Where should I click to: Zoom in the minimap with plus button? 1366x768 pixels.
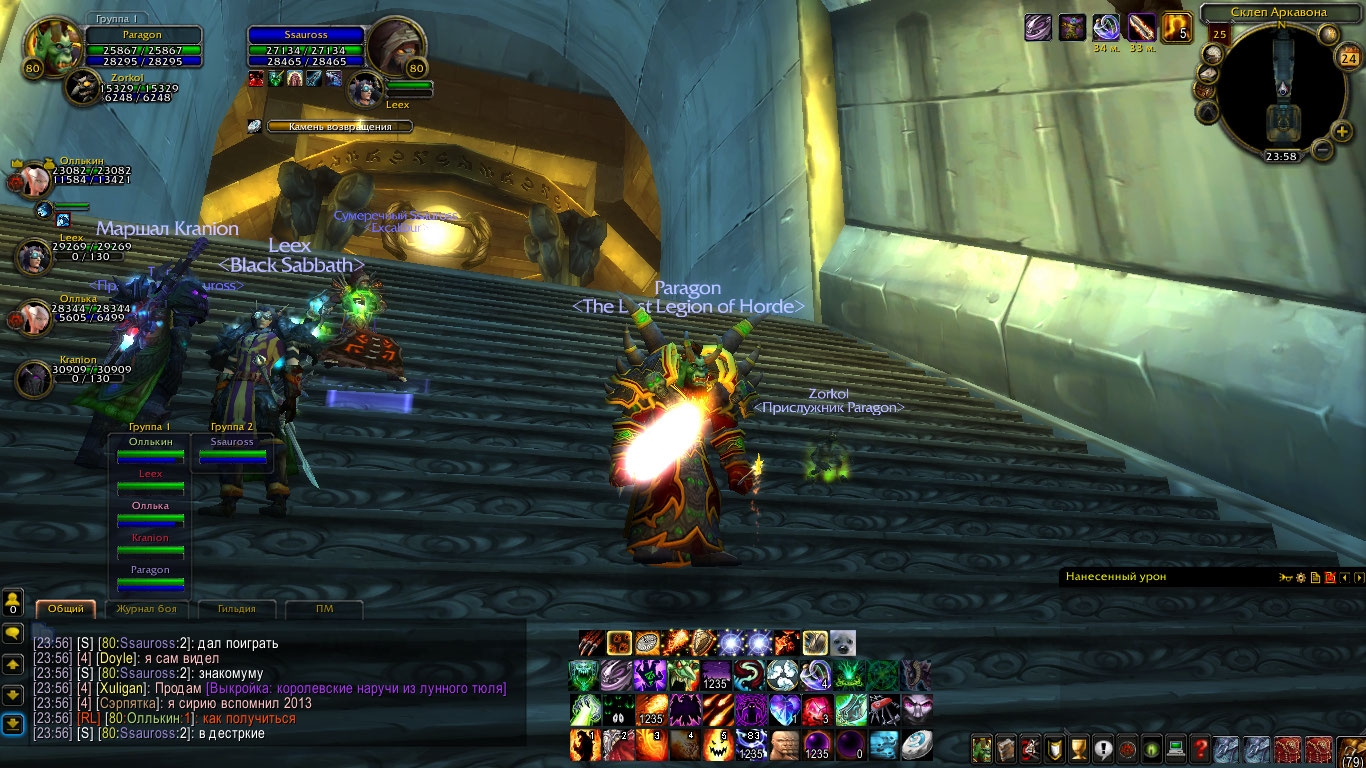pos(1342,131)
